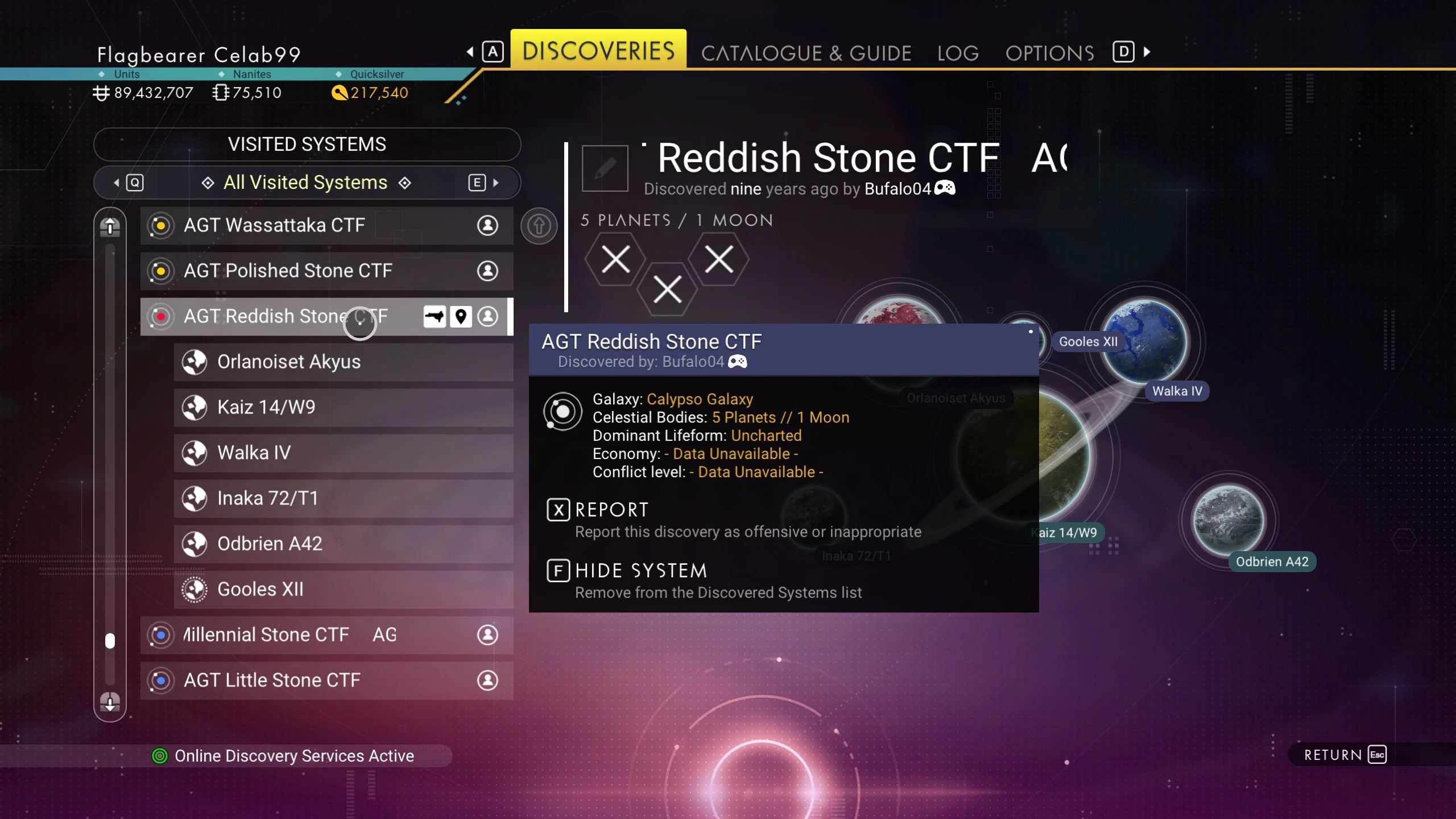Report this discovery as offensive
This screenshot has height=819, width=1456.
[611, 510]
